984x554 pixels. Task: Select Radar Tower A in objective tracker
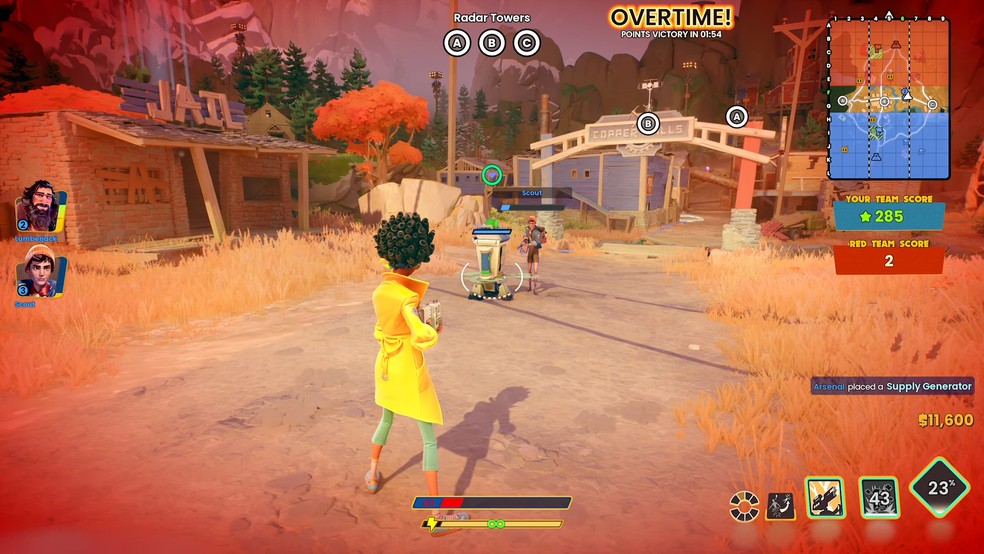pos(457,43)
